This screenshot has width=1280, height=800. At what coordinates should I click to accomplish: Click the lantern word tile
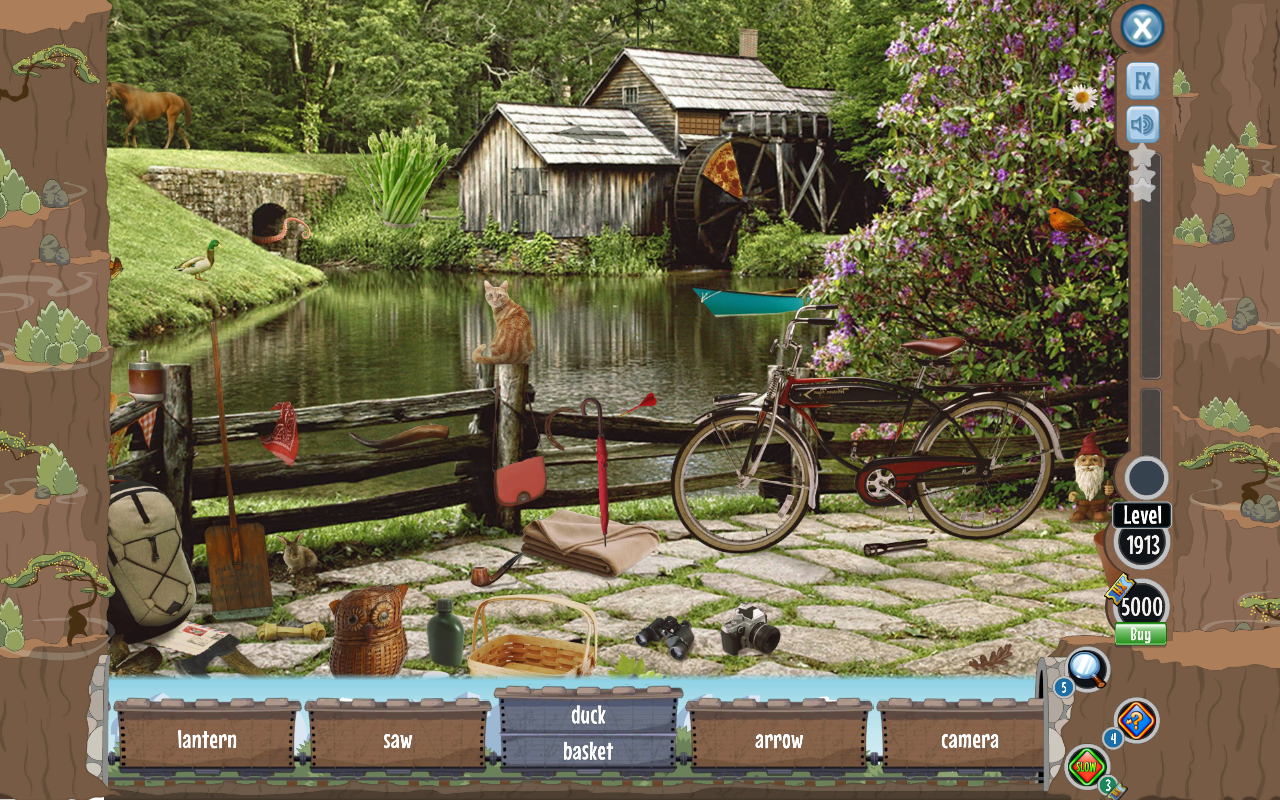205,740
